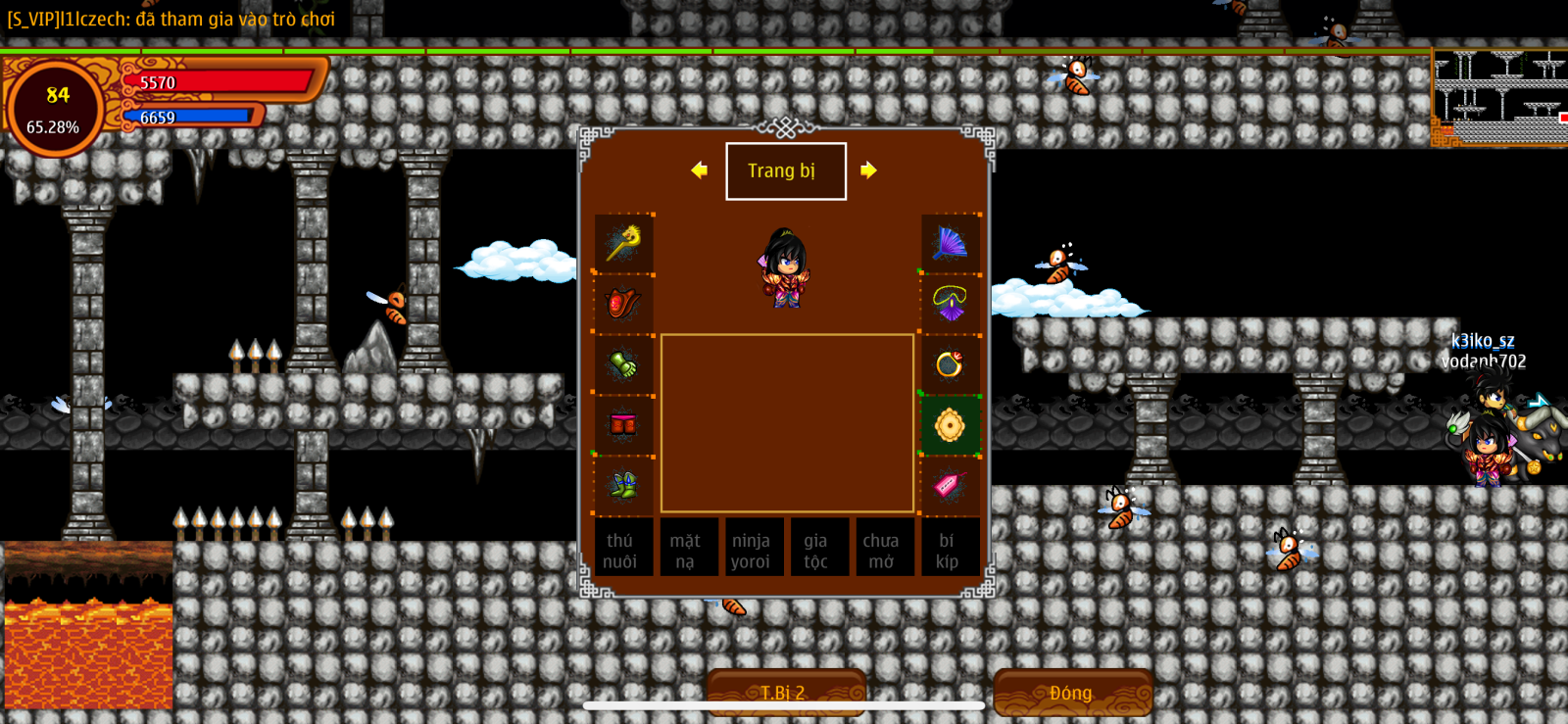Image resolution: width=1568 pixels, height=724 pixels.
Task: Open the gia tộc clan slot
Action: 815,551
